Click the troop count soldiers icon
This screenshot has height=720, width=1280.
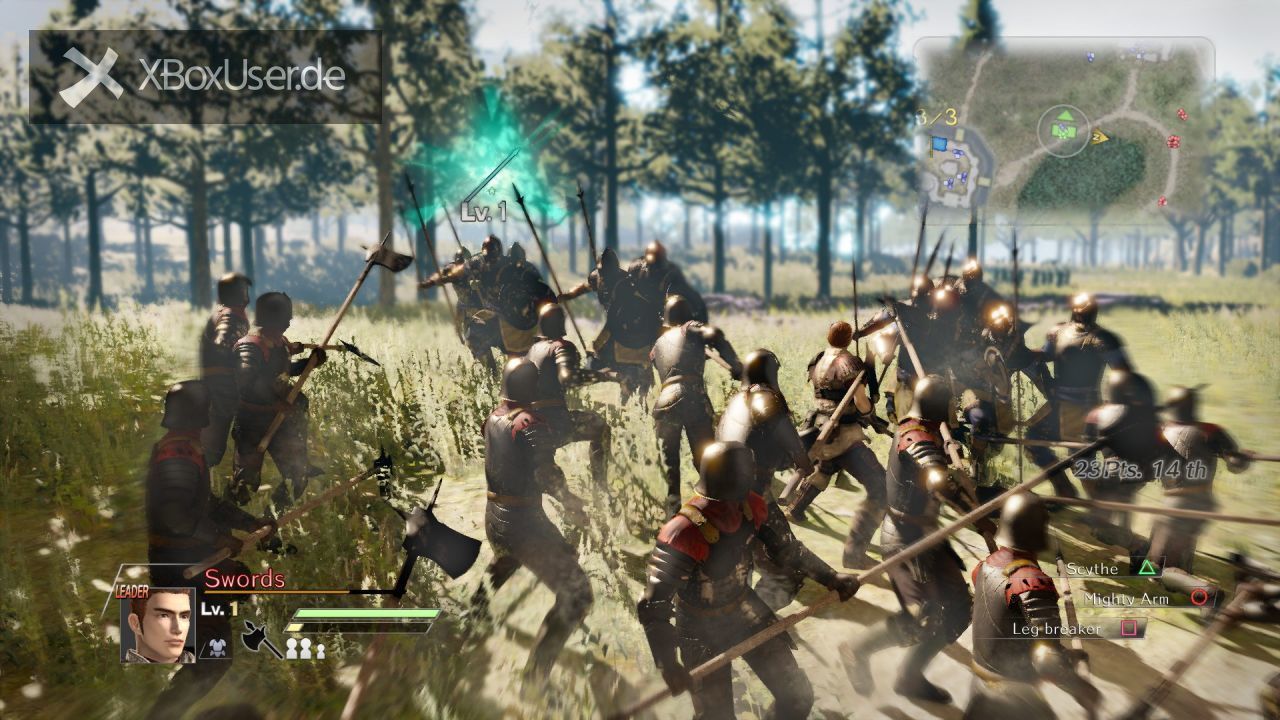click(x=305, y=648)
